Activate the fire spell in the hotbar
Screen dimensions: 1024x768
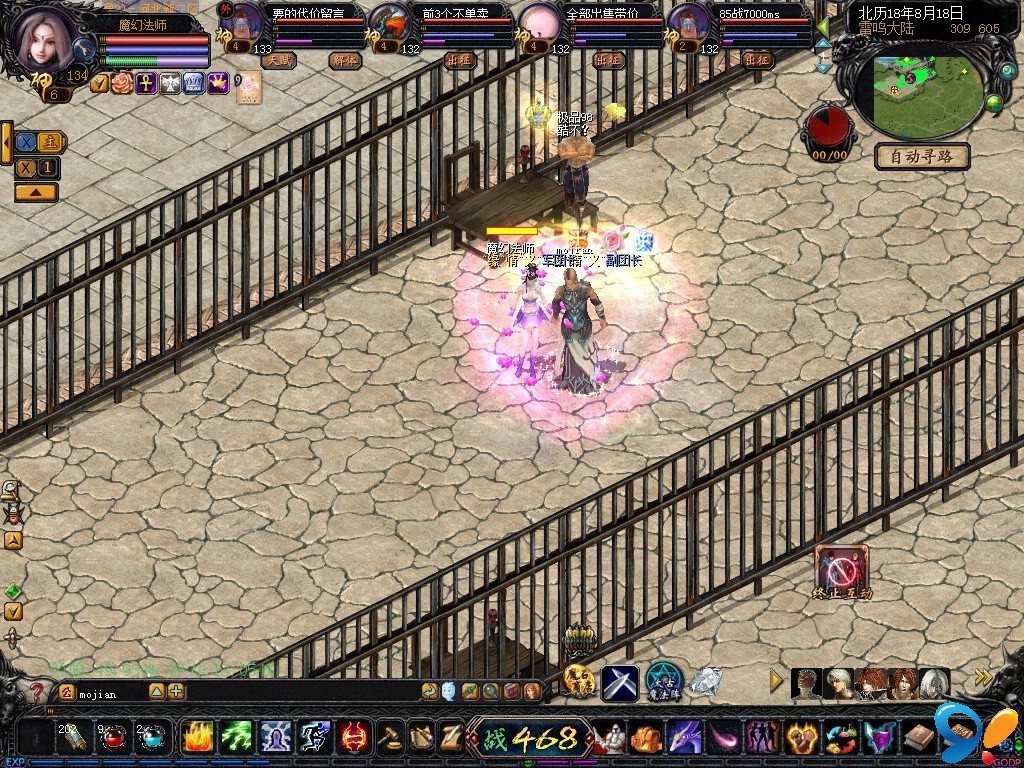(x=197, y=738)
